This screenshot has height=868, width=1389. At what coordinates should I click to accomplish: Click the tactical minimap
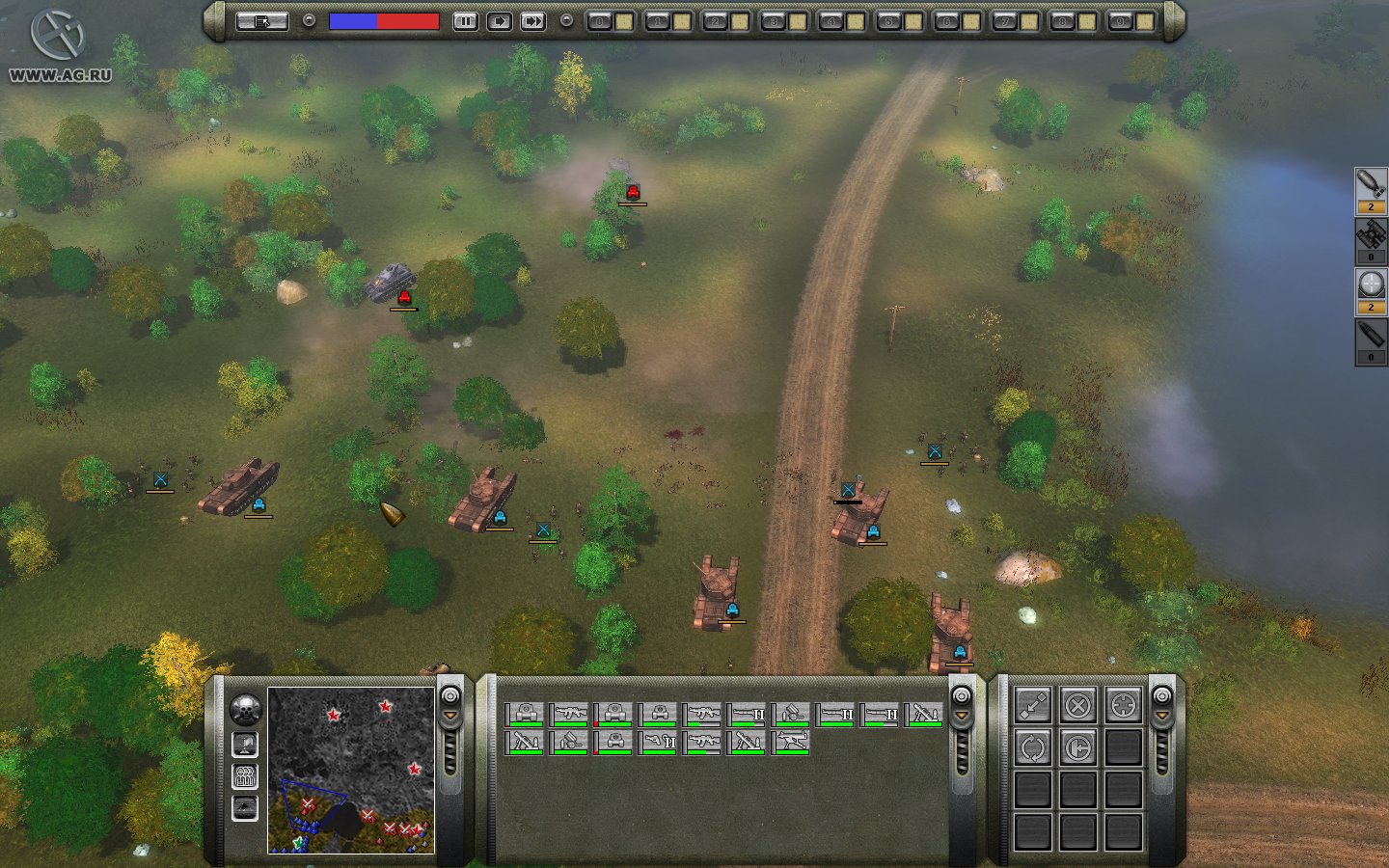click(350, 770)
